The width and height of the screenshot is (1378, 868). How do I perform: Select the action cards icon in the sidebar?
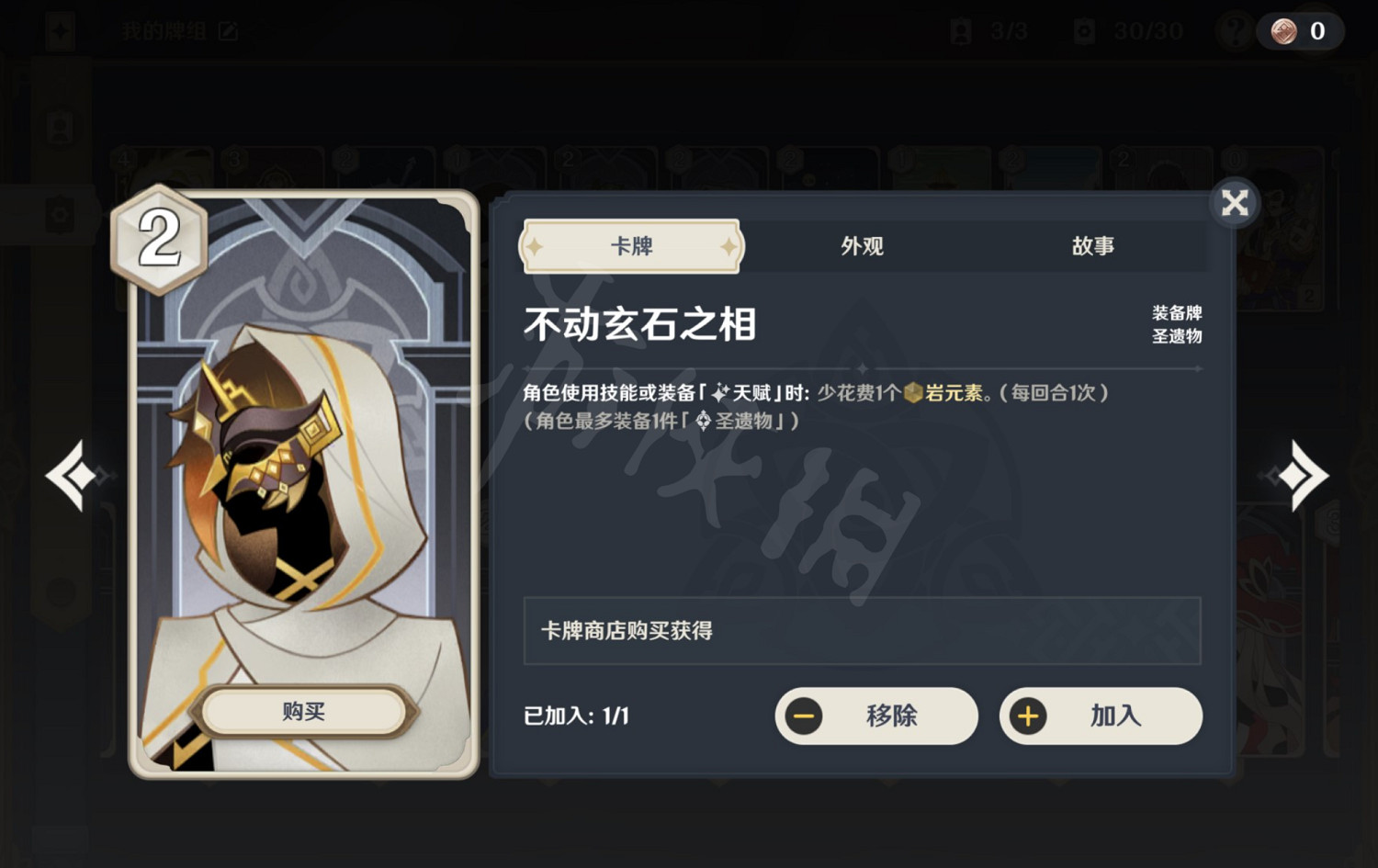tap(60, 213)
